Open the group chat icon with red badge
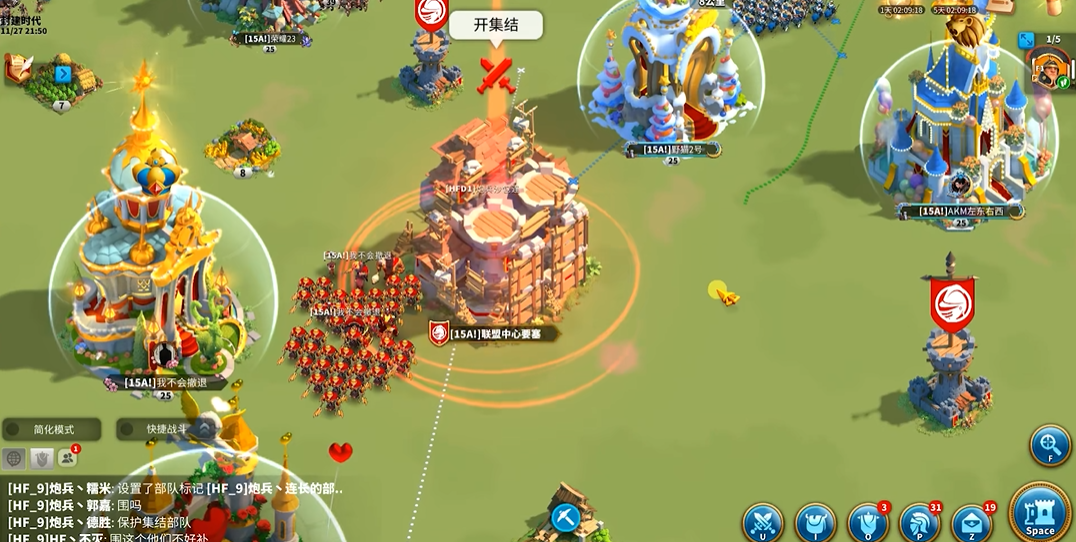This screenshot has width=1076, height=542. pyautogui.click(x=67, y=458)
